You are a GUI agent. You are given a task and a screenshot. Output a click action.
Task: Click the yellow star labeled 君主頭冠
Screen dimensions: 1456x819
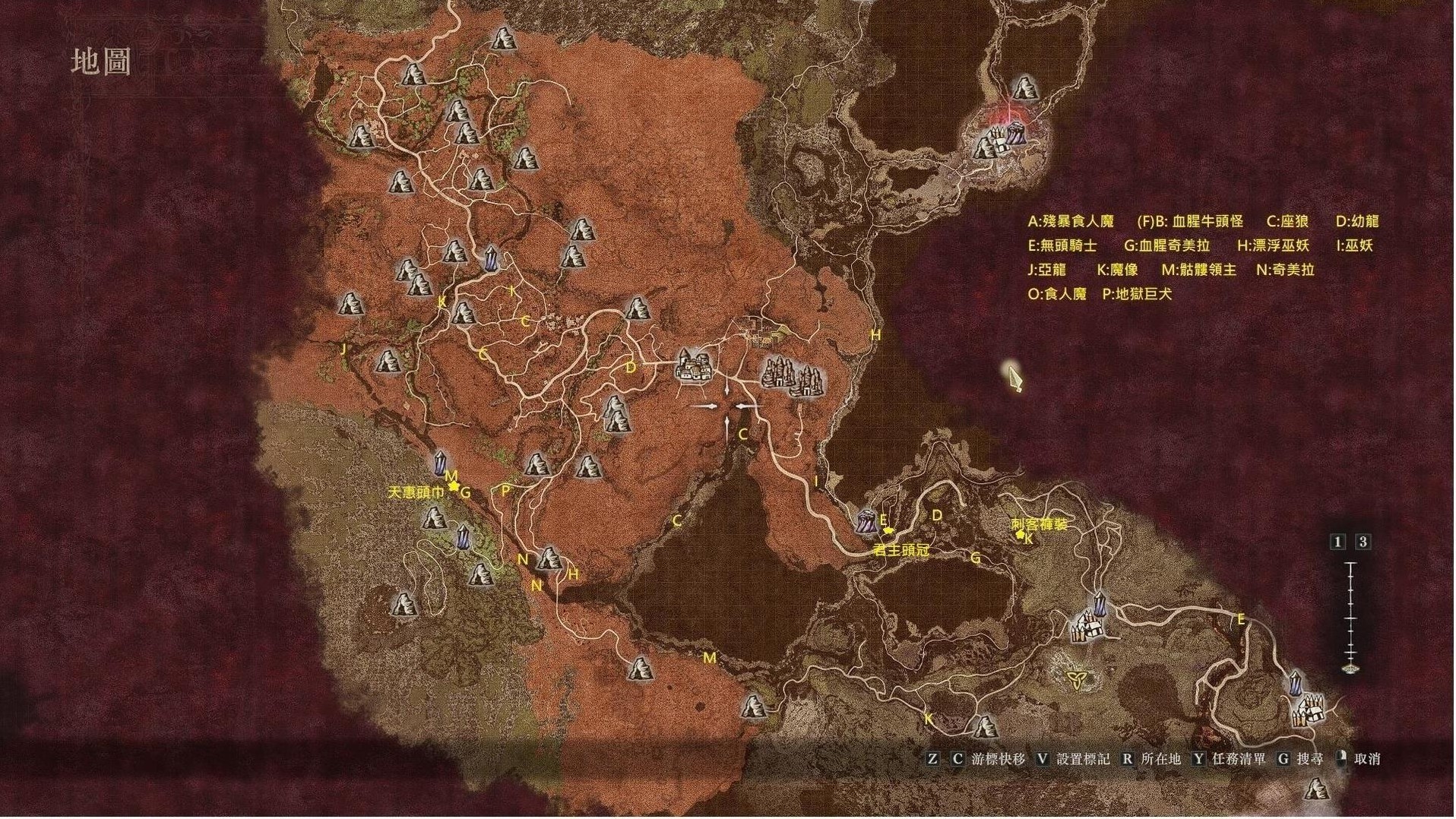[x=888, y=530]
